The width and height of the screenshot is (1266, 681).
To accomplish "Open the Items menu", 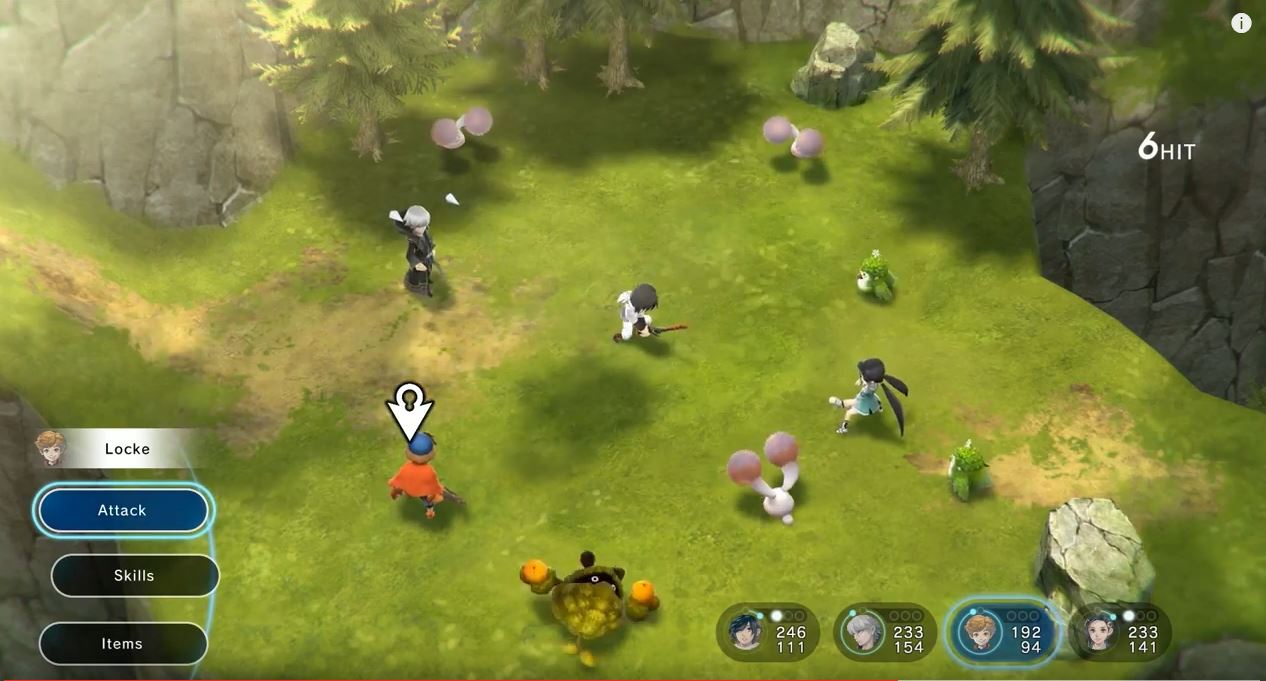I will pos(123,644).
